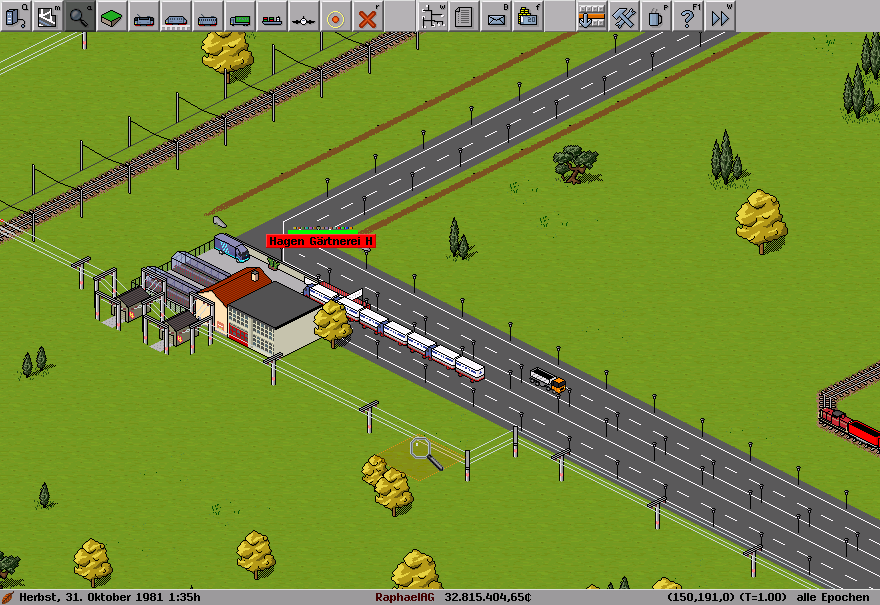
Task: Toggle fast forward with the double arrows
Action: (720, 16)
